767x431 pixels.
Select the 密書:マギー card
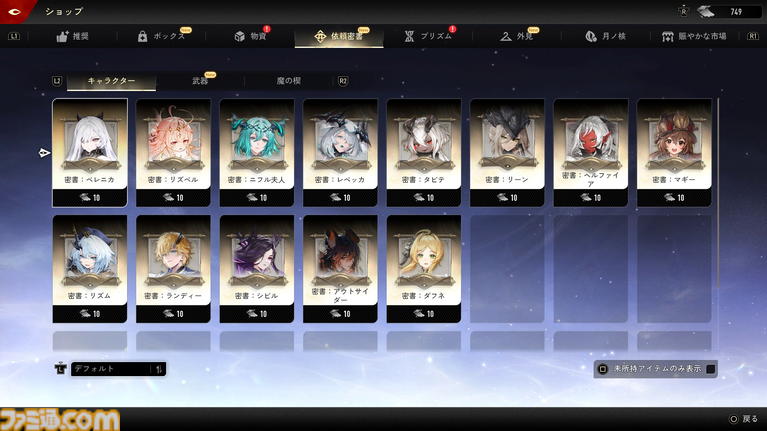(x=674, y=152)
